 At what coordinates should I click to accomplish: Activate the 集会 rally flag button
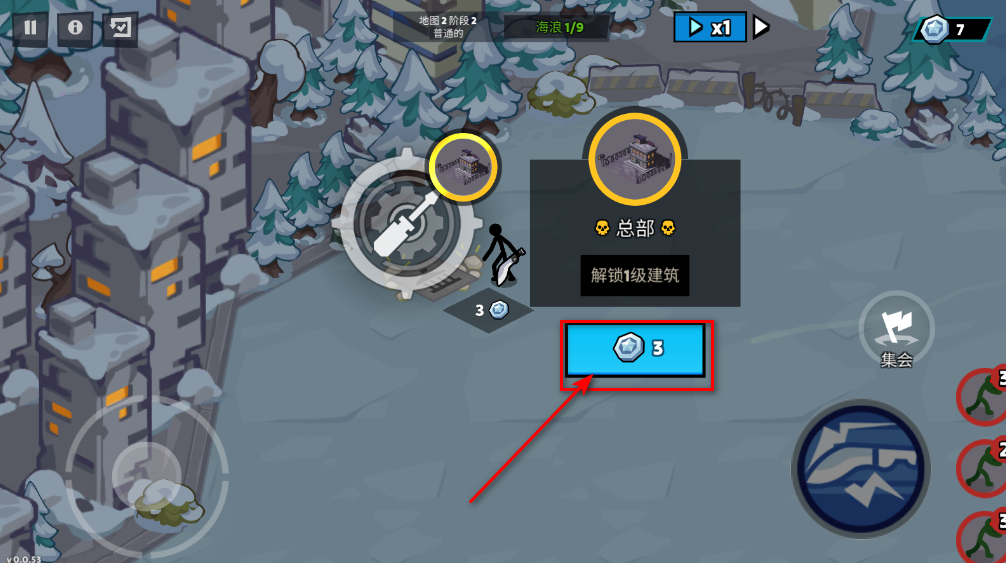(x=896, y=328)
